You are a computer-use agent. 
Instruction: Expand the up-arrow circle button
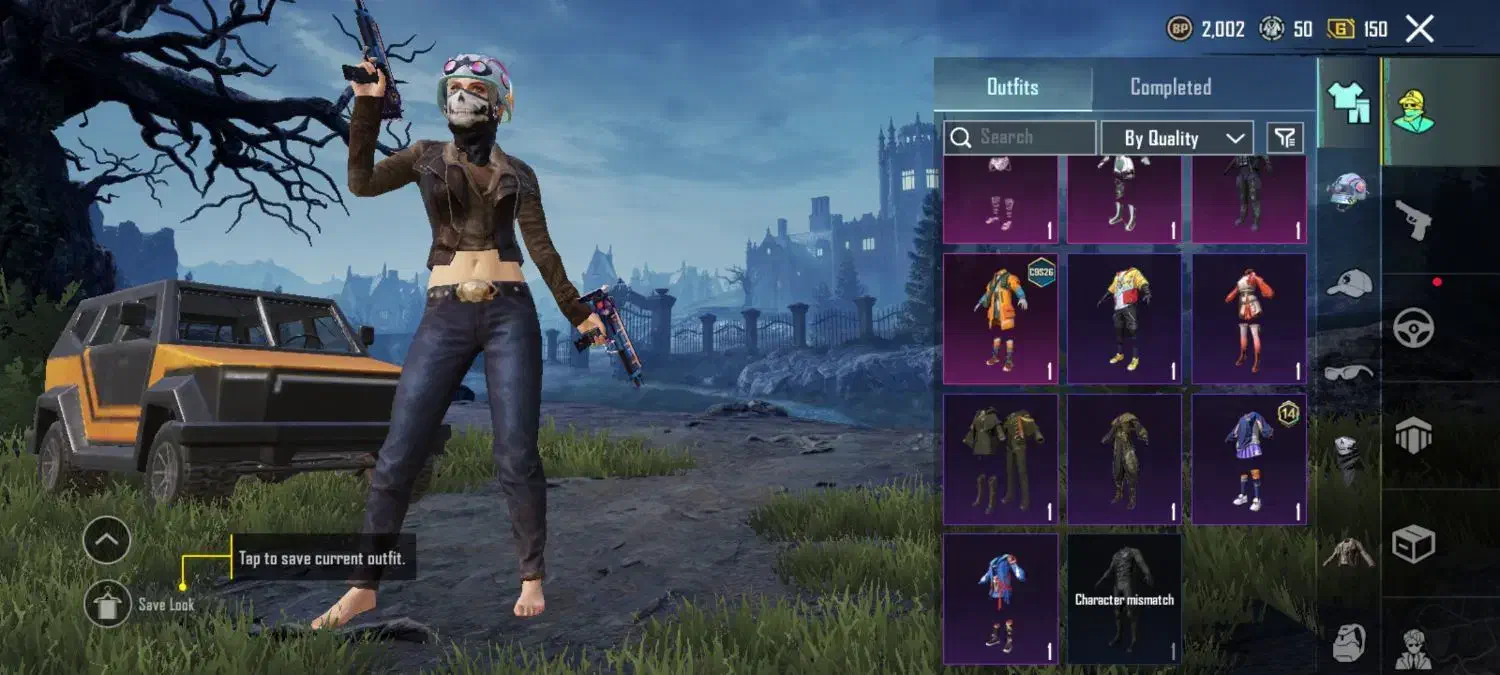(x=107, y=541)
